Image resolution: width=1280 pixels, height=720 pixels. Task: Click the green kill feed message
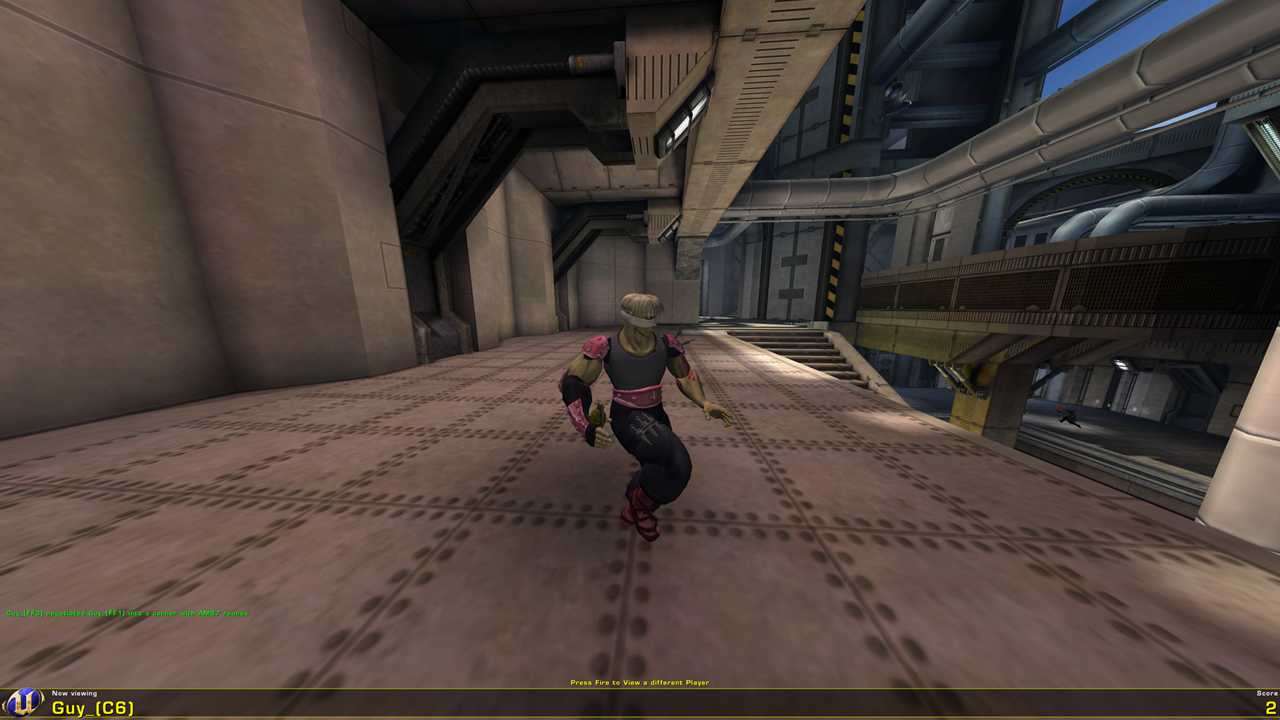pyautogui.click(x=128, y=610)
